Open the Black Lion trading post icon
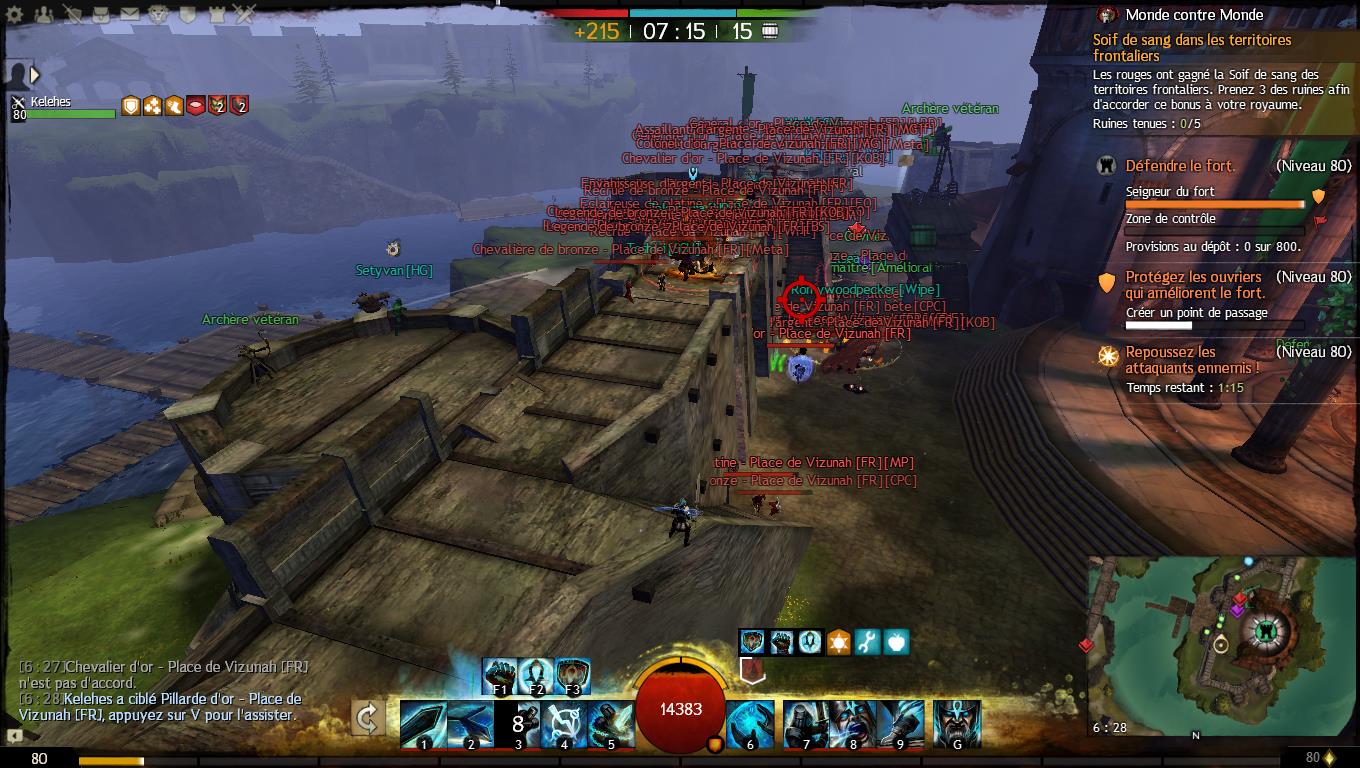This screenshot has width=1360, height=768. [x=158, y=14]
